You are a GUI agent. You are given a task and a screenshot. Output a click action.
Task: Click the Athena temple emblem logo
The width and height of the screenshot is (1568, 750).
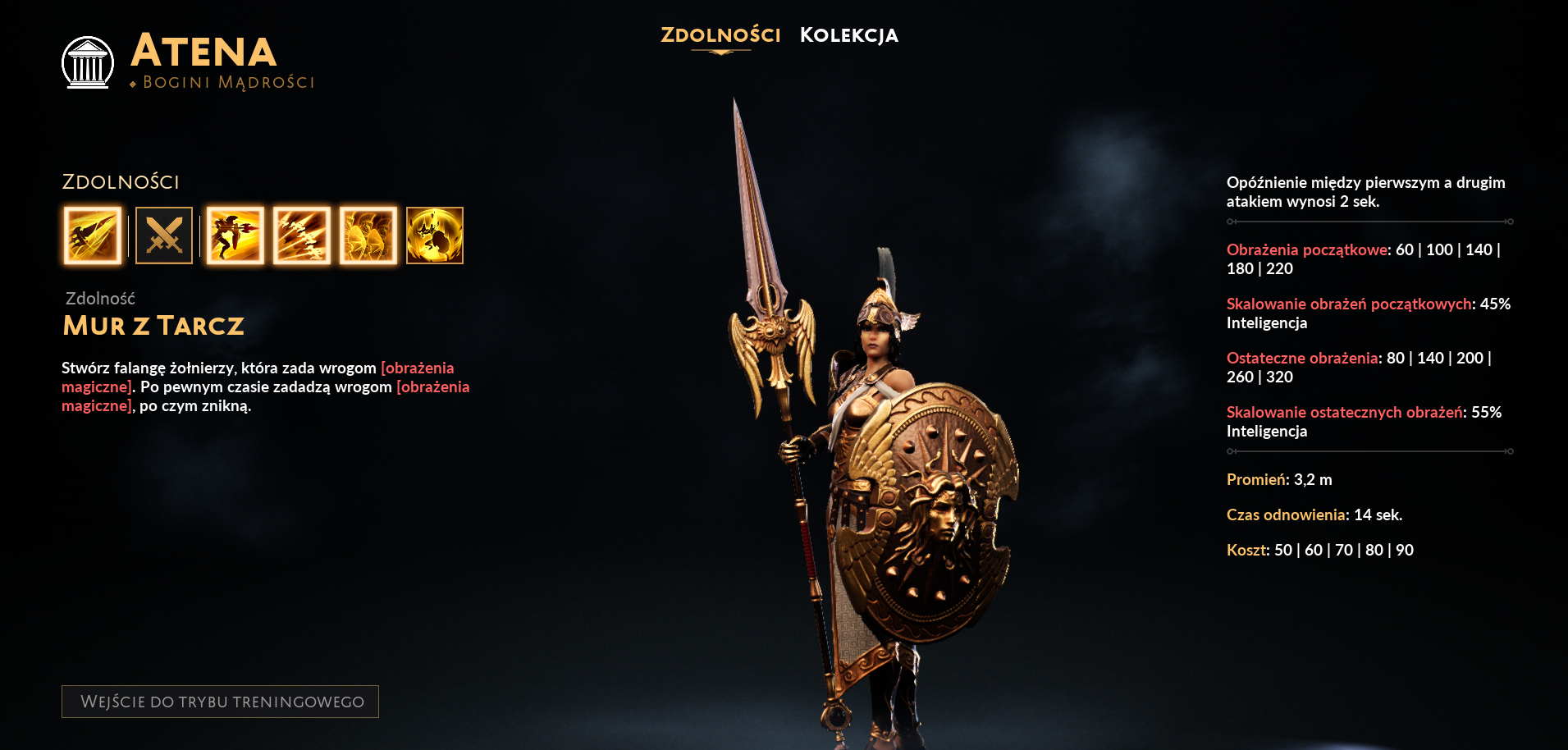click(x=89, y=62)
